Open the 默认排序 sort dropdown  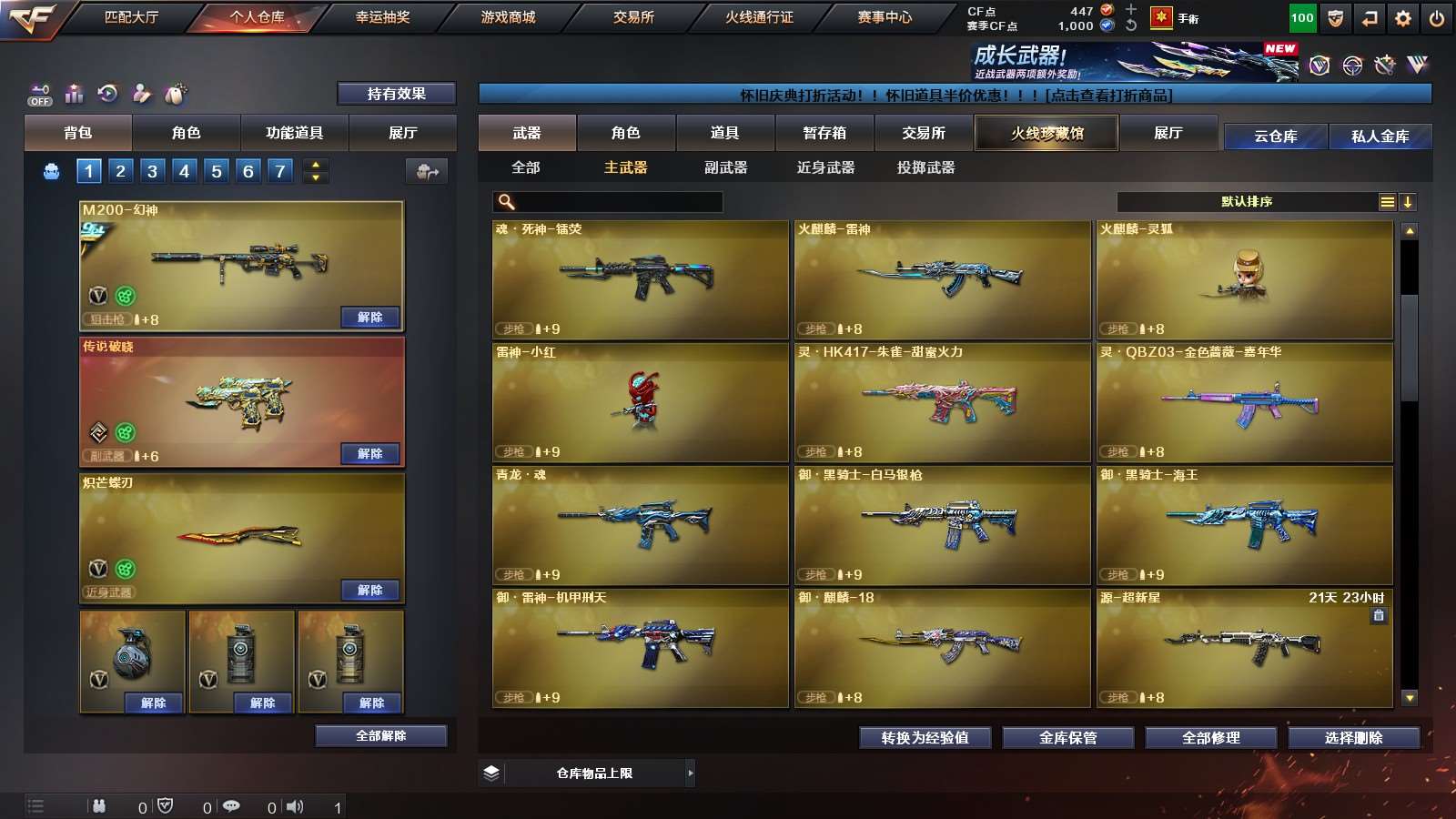point(1247,202)
